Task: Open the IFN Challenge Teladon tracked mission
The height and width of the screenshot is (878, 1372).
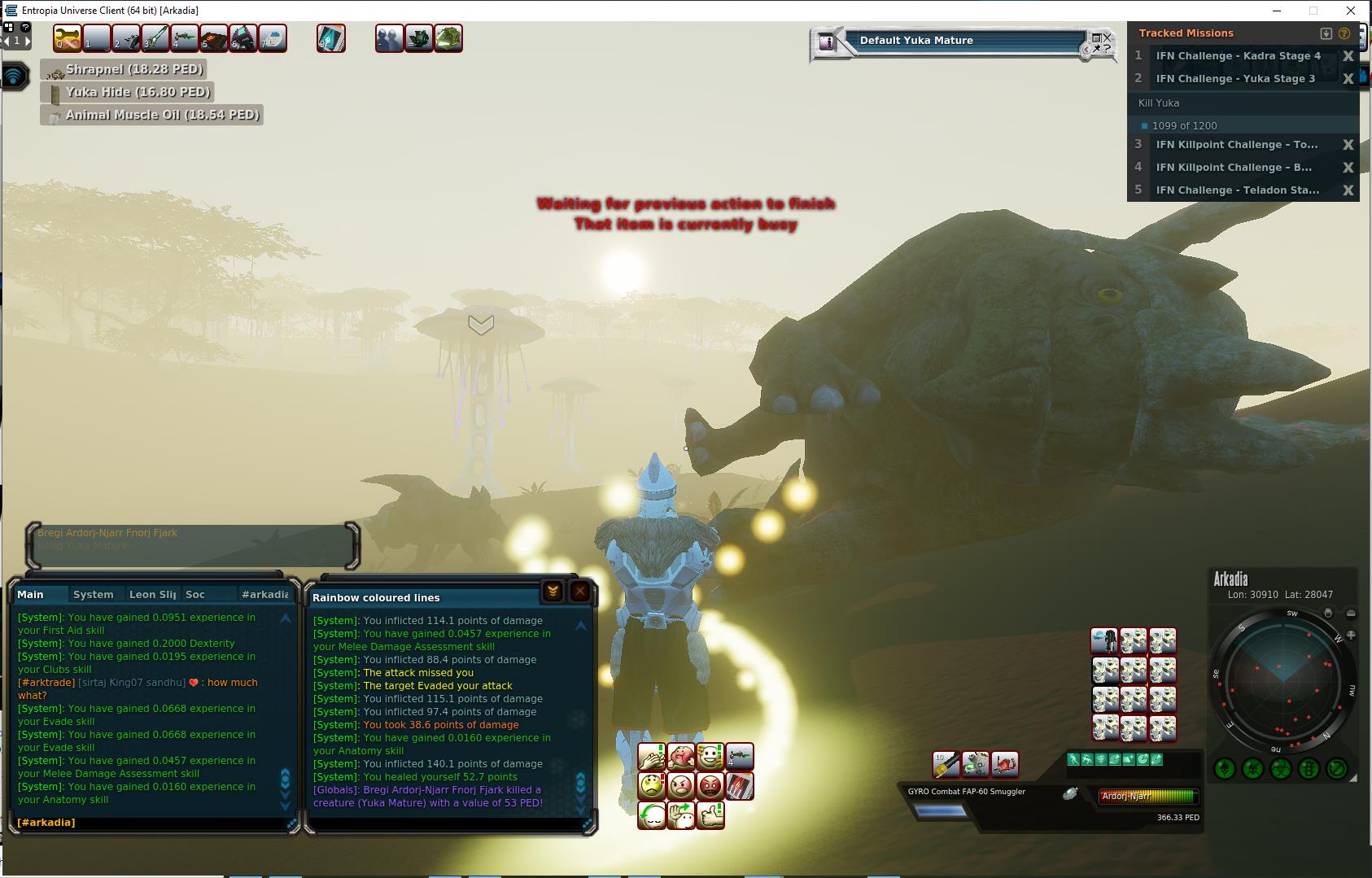Action: (x=1237, y=190)
